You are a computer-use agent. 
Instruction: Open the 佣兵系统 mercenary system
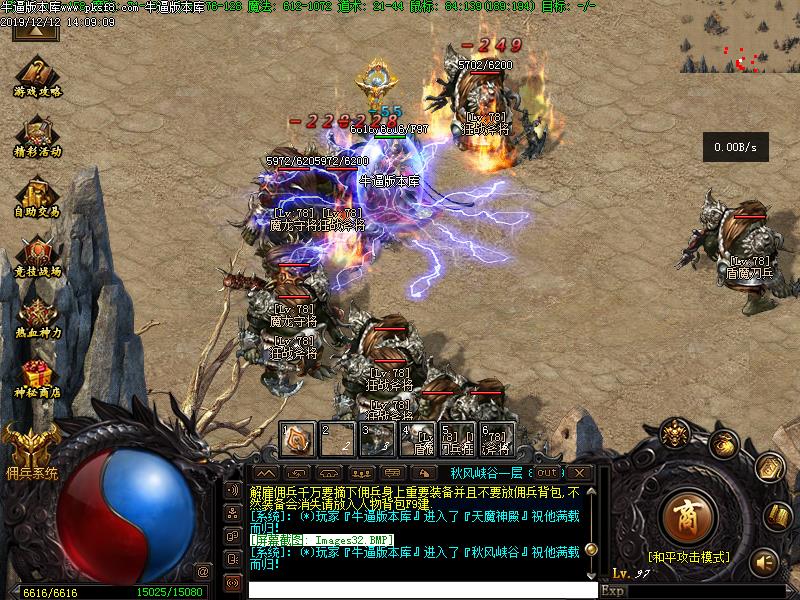(x=31, y=448)
